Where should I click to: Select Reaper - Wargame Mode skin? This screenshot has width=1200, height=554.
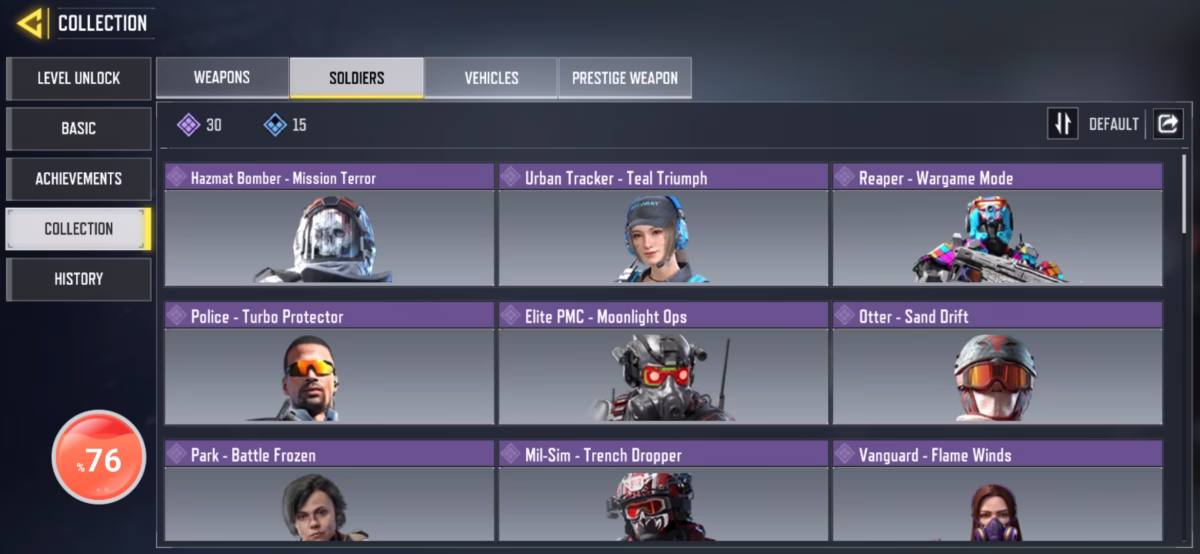(x=997, y=225)
